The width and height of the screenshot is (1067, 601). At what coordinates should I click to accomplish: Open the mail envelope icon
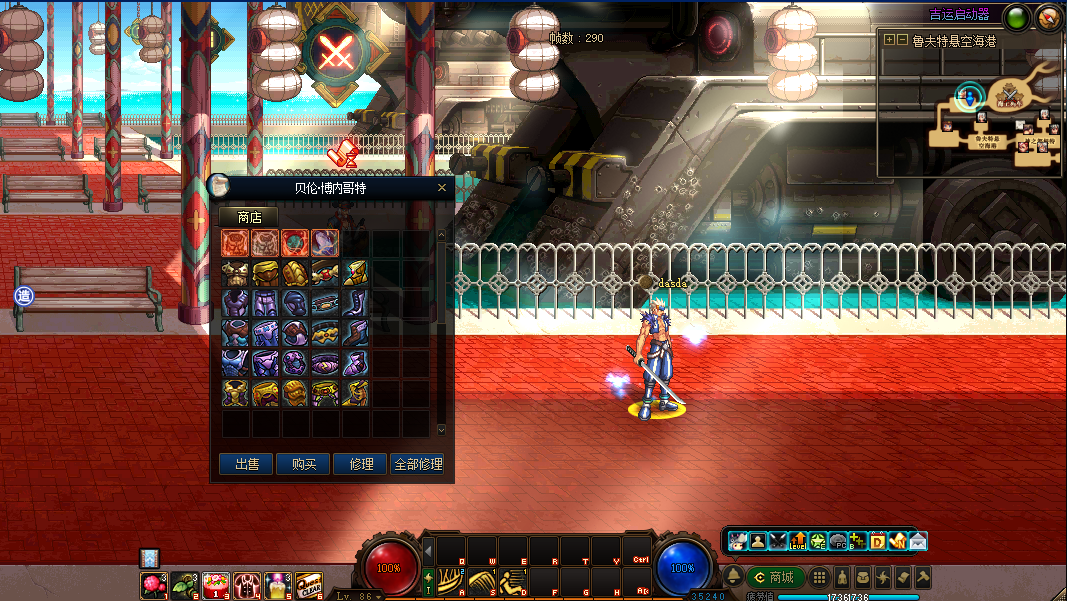pyautogui.click(x=917, y=541)
